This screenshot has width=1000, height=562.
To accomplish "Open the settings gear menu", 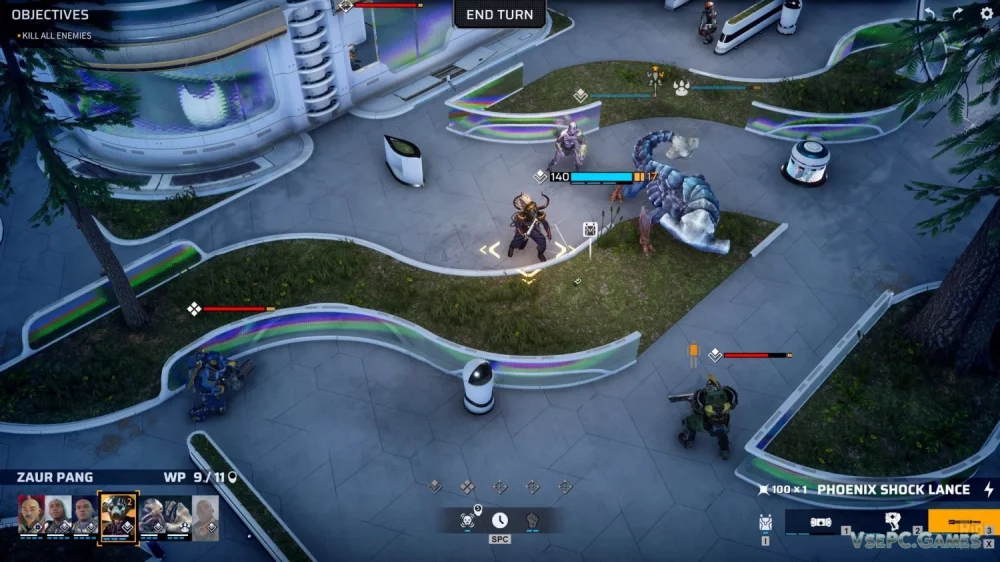I will (986, 14).
